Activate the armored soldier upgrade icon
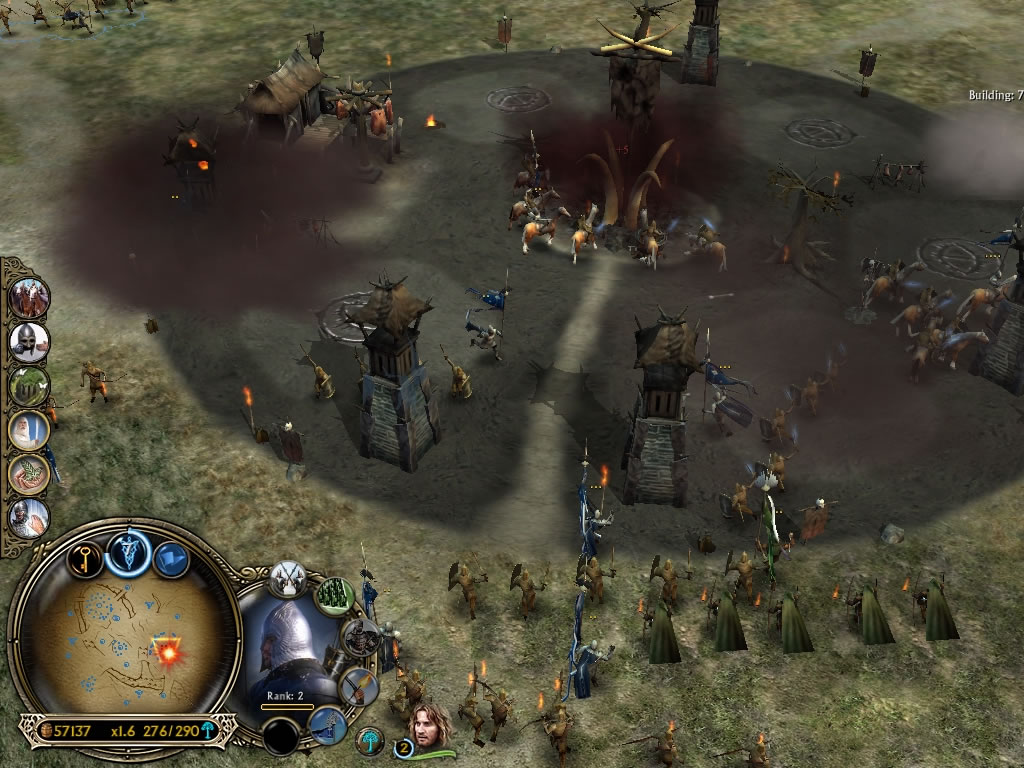This screenshot has height=768, width=1024. point(359,638)
